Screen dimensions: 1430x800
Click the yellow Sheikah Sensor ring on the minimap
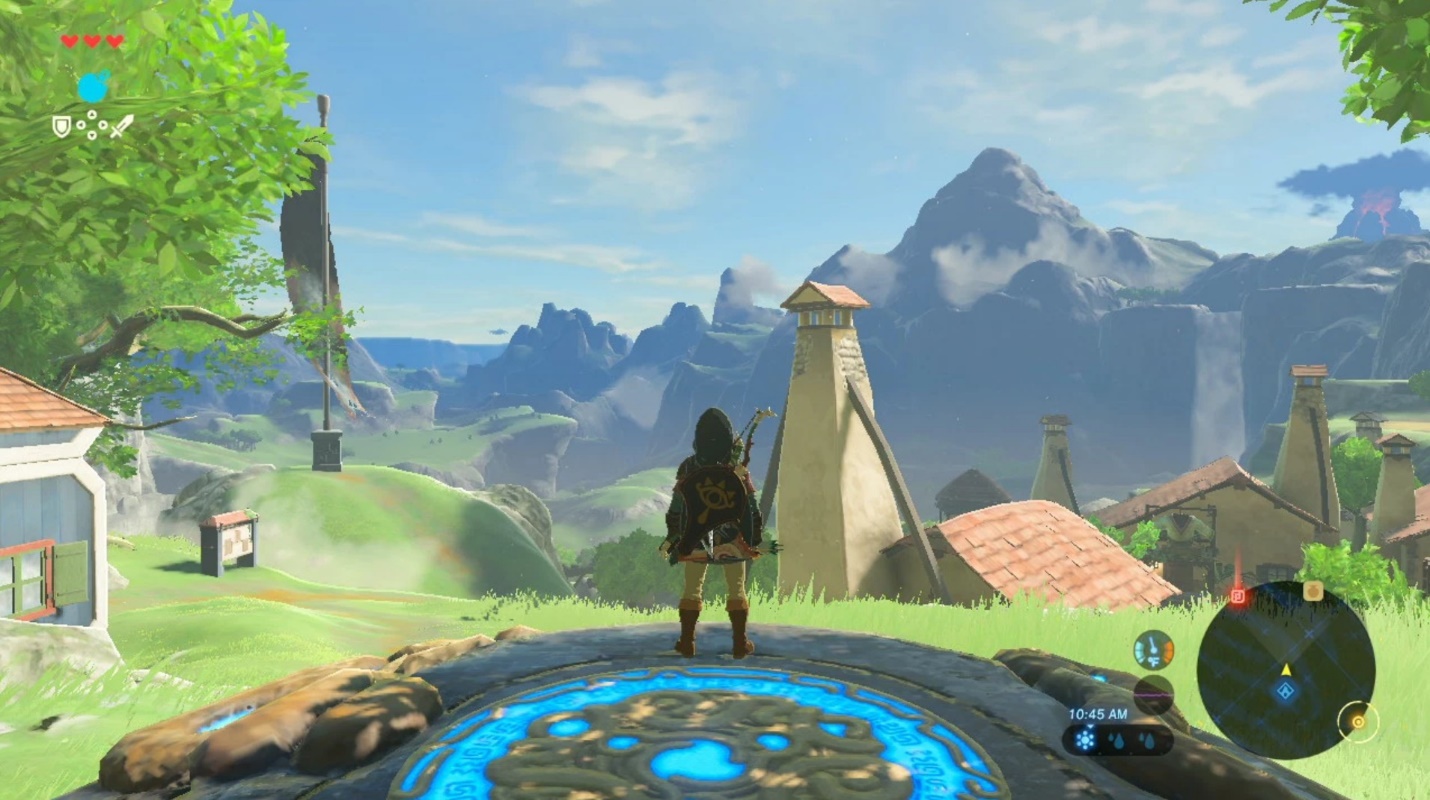coord(1359,723)
